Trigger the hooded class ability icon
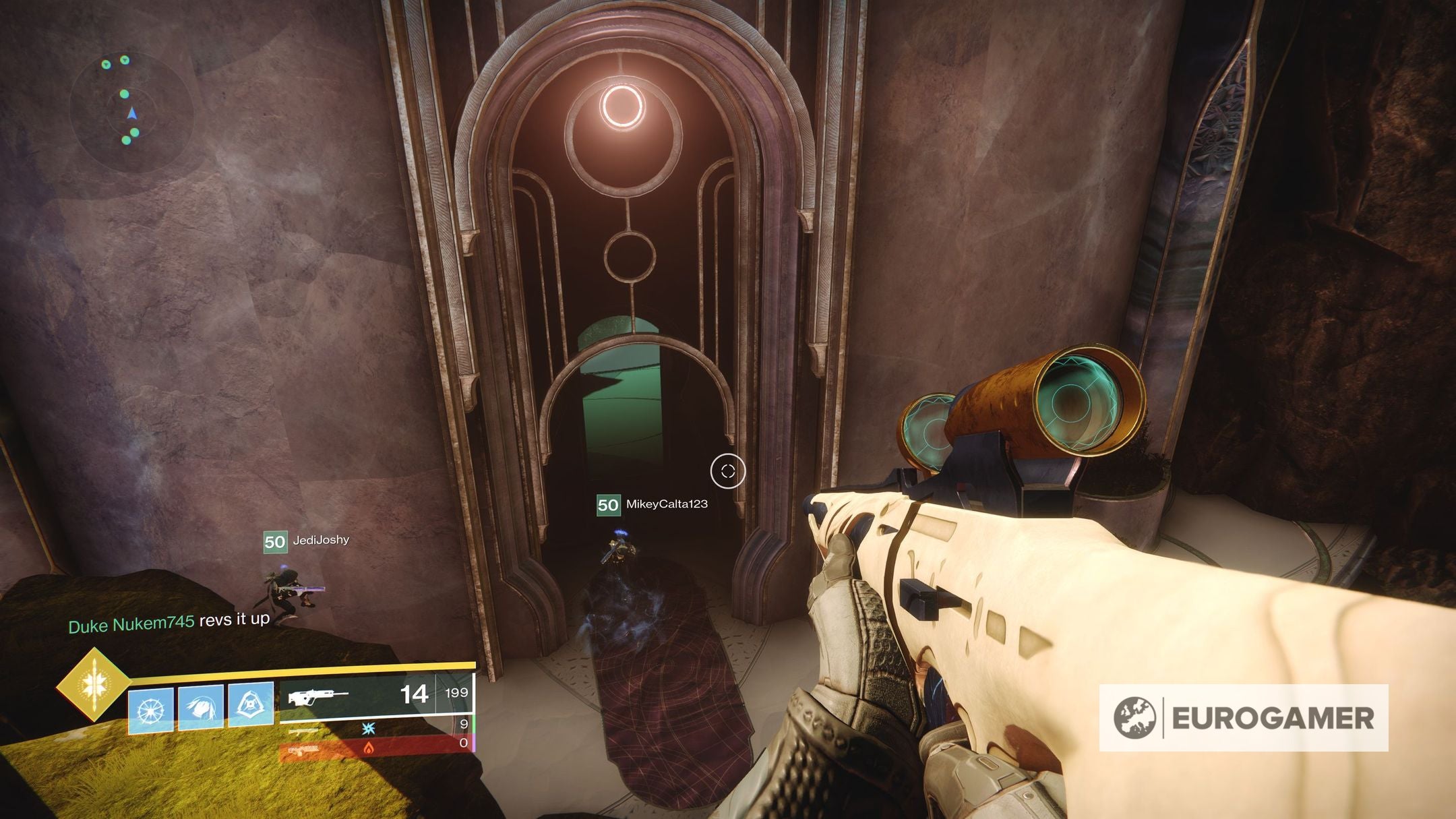Screen dimensions: 1456x819 pyautogui.click(x=251, y=705)
